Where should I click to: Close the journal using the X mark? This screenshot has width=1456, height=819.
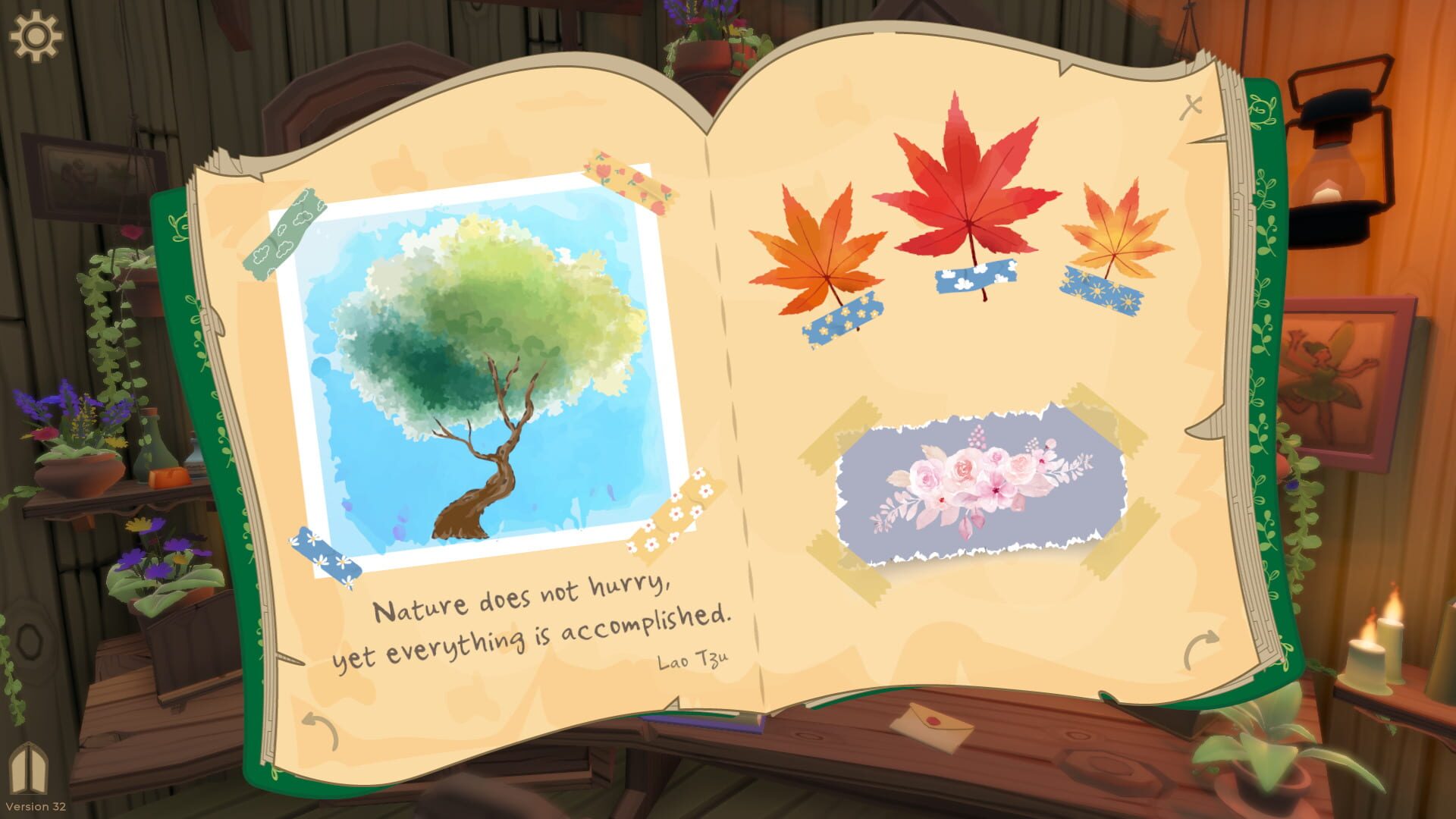pos(1192,106)
